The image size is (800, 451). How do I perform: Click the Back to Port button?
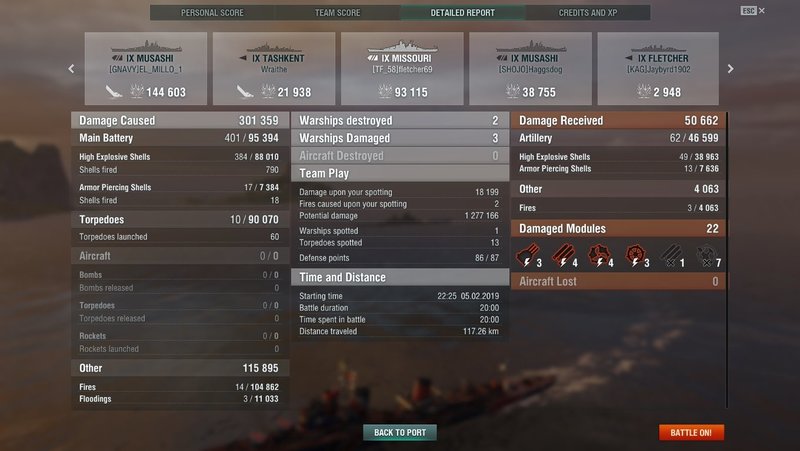(x=400, y=432)
